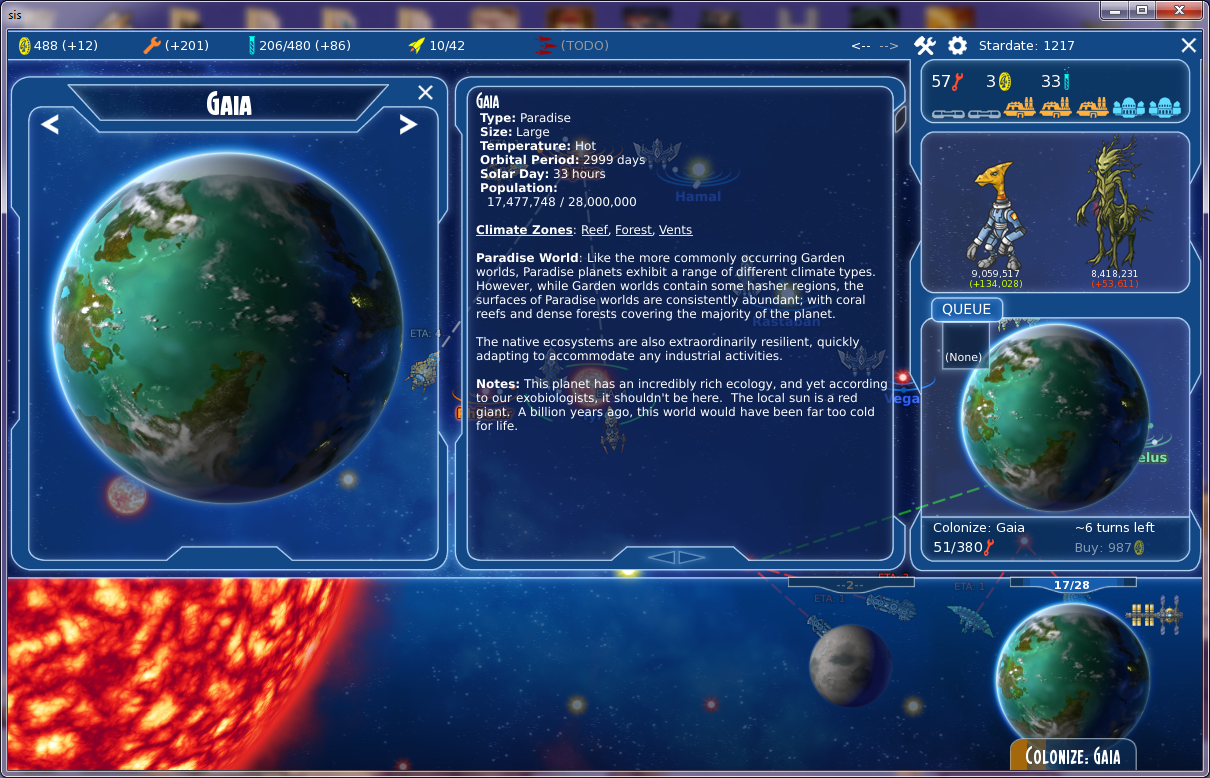Close the Gaia planet image panel
This screenshot has height=778, width=1210.
425,93
